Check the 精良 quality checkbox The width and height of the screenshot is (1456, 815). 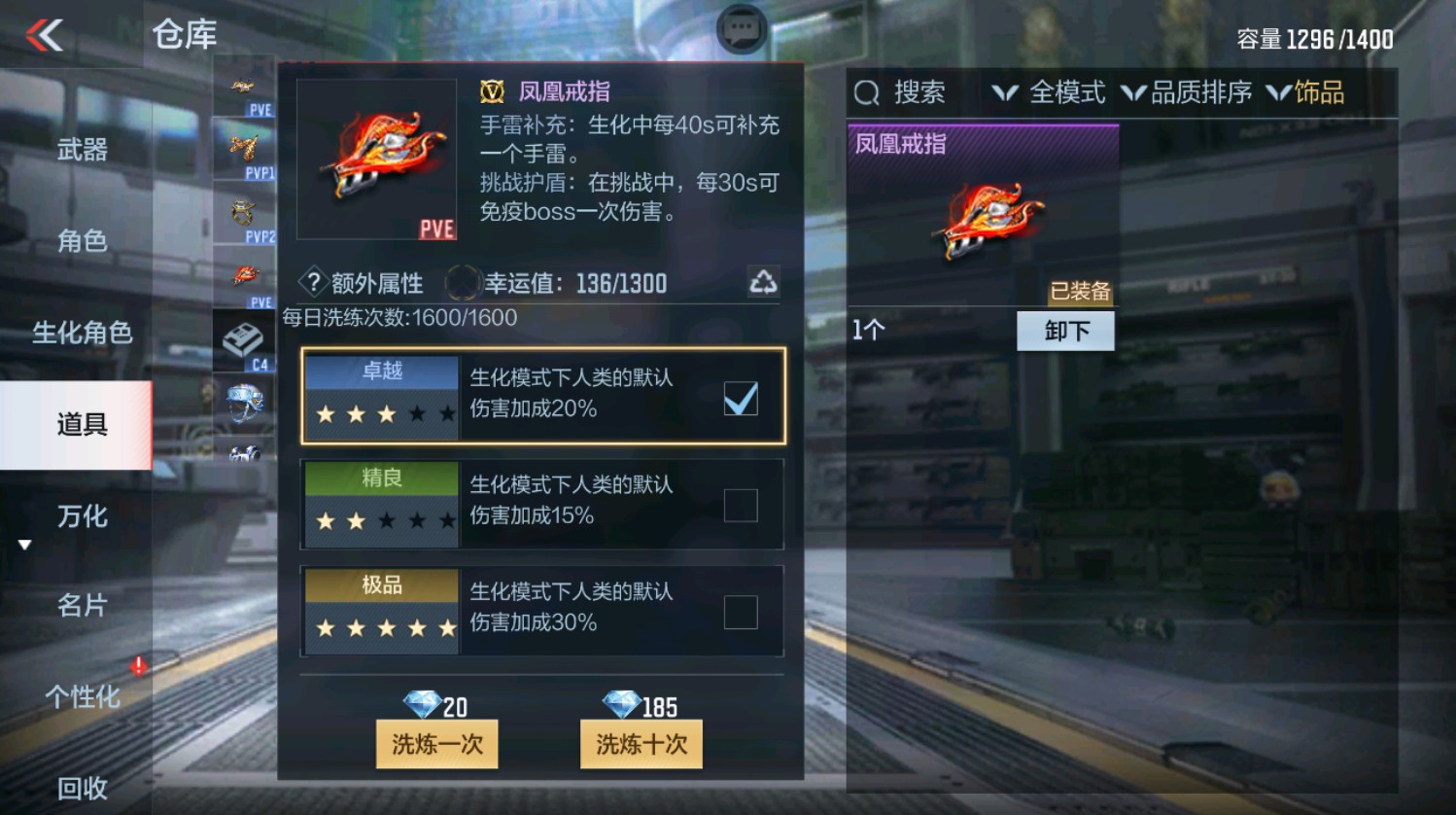pyautogui.click(x=741, y=507)
